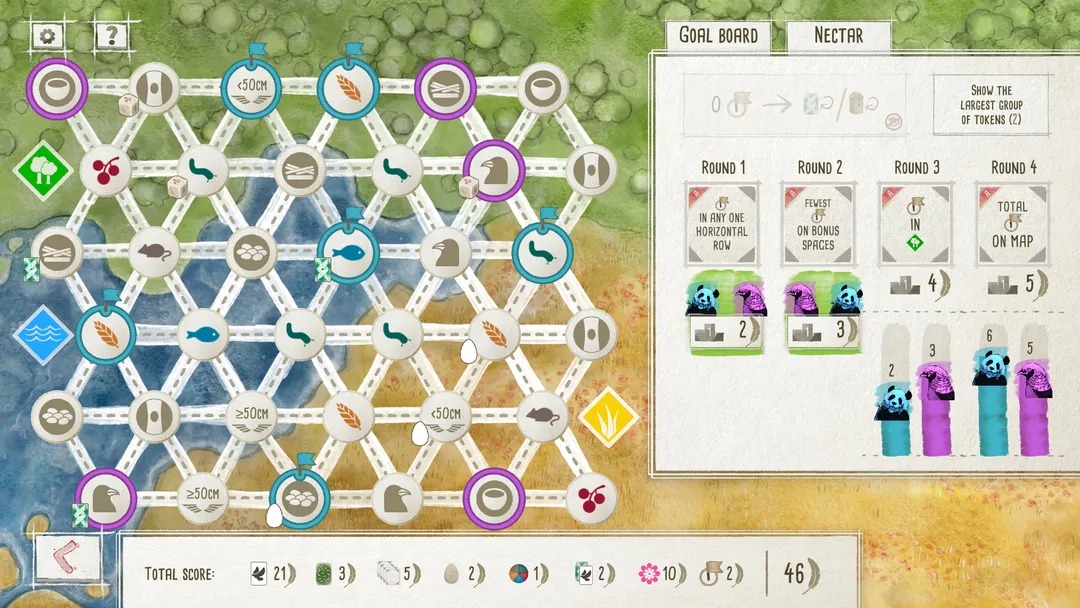1080x608 pixels.
Task: Select the yellow grassland habitat diamond
Action: (x=609, y=416)
